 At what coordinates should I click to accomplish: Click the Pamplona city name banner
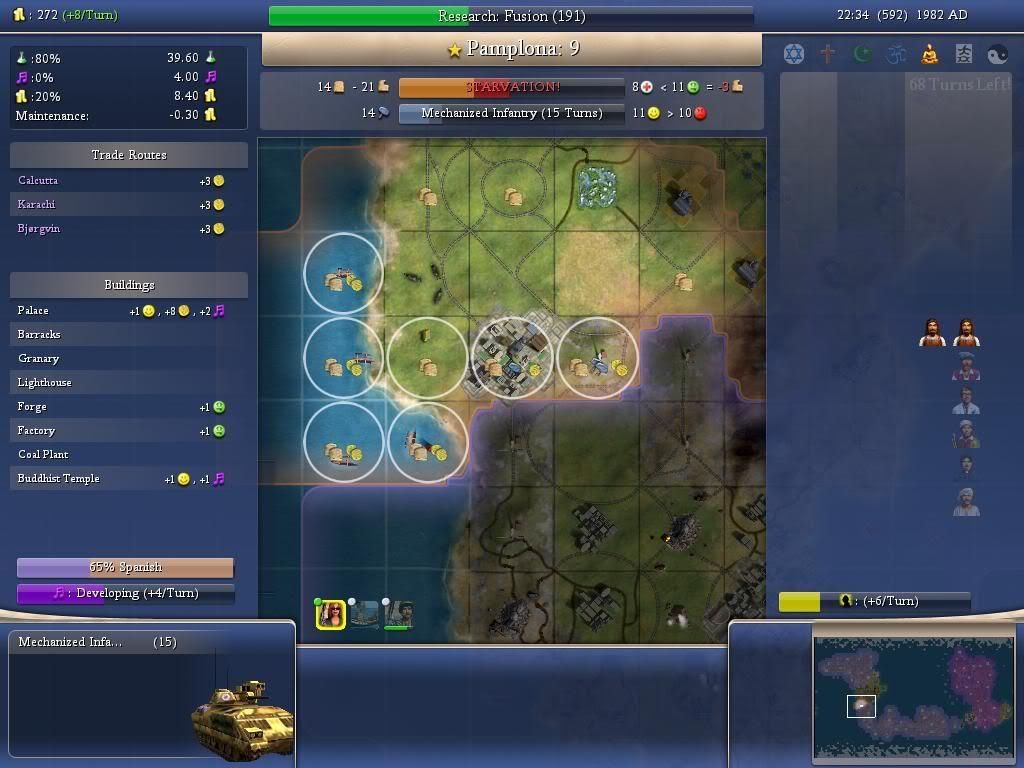click(512, 49)
